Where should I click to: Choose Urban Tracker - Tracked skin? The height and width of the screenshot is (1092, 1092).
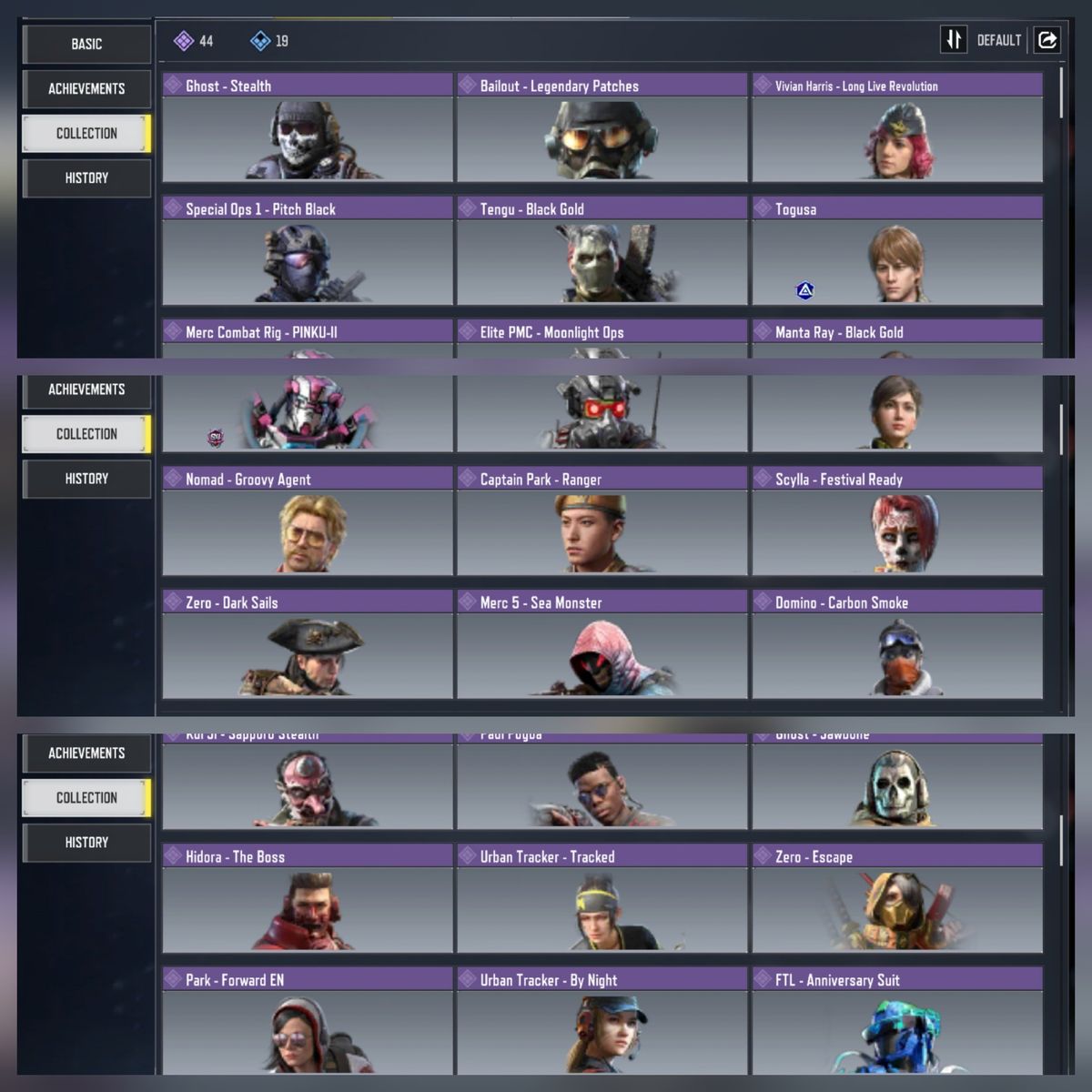click(602, 898)
